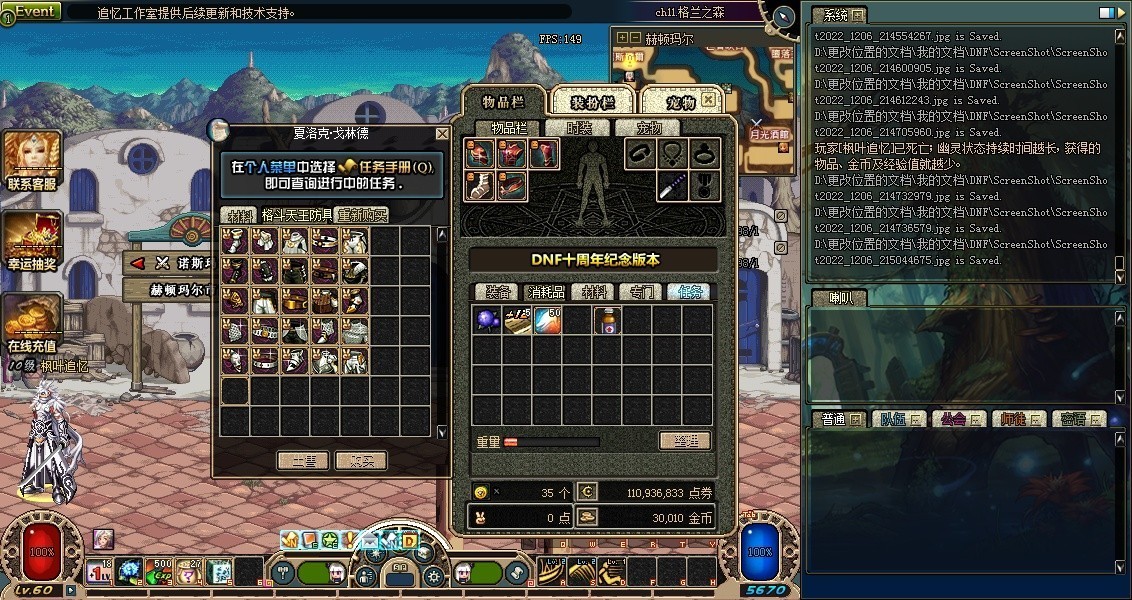Open 在线充值 online recharge
The height and width of the screenshot is (600, 1132).
pyautogui.click(x=32, y=322)
